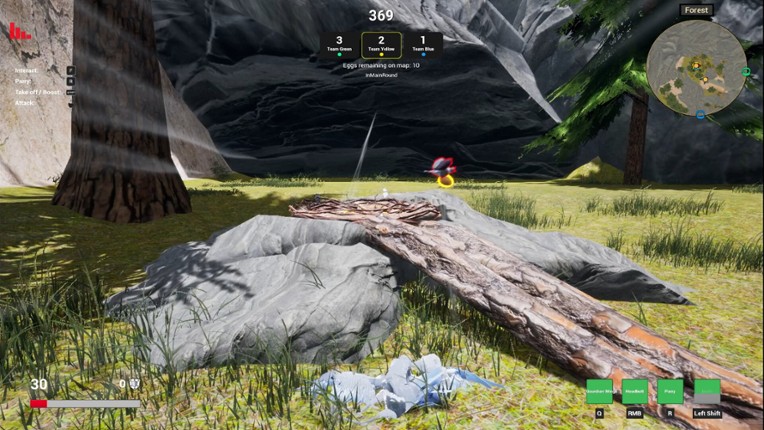
Task: Activate the Guardian Mode ability
Action: click(599, 391)
